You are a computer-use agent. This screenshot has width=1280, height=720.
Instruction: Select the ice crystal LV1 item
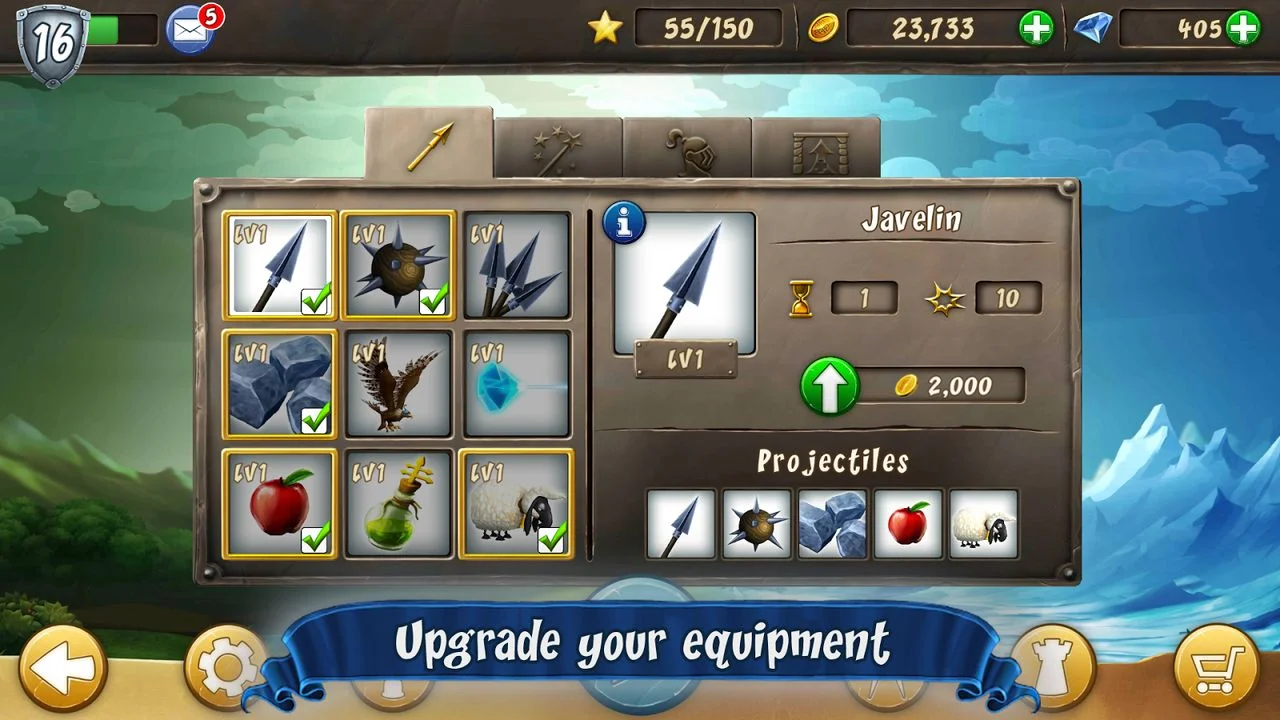515,385
